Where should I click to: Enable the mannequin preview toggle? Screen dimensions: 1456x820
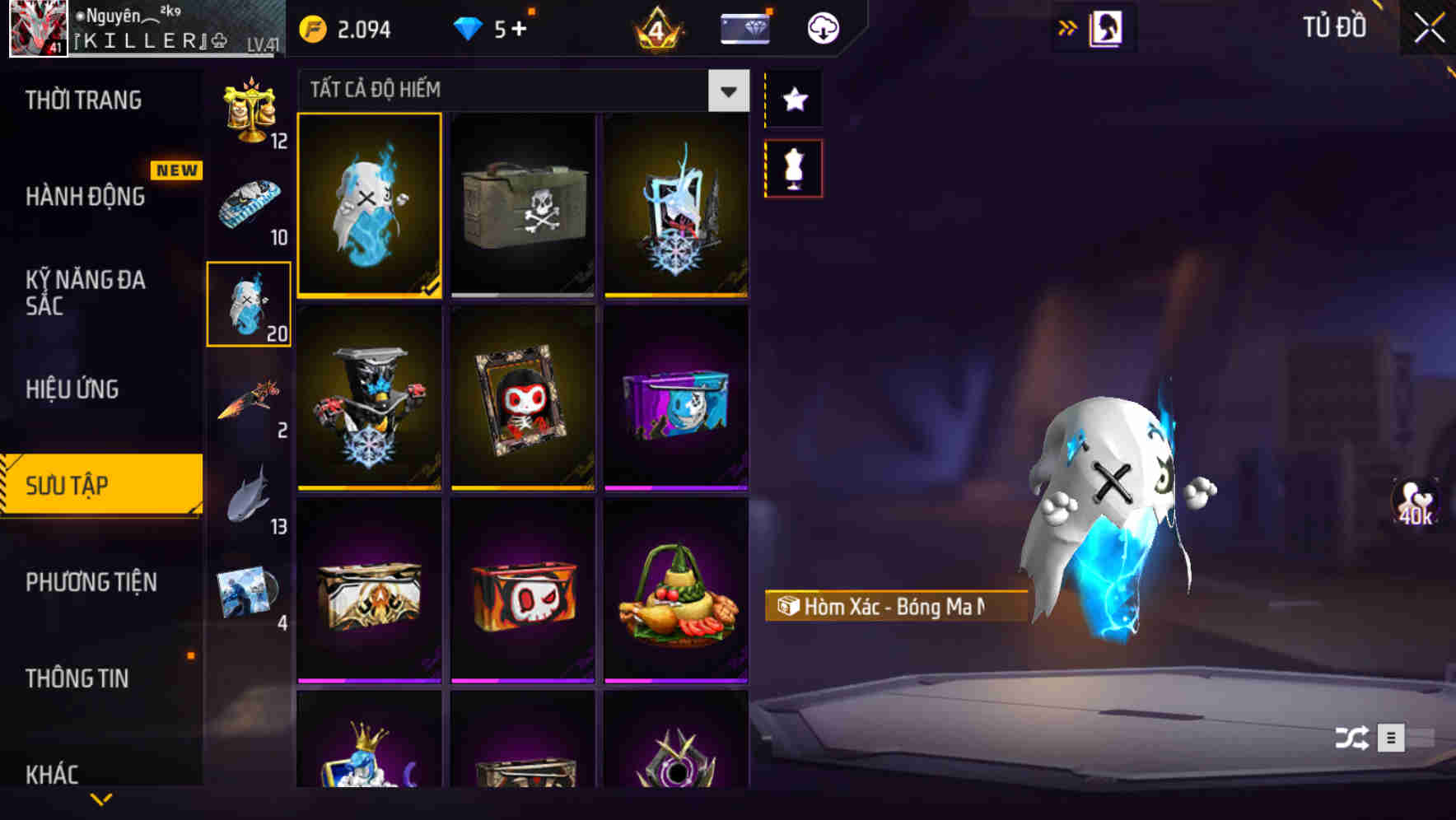coord(793,165)
